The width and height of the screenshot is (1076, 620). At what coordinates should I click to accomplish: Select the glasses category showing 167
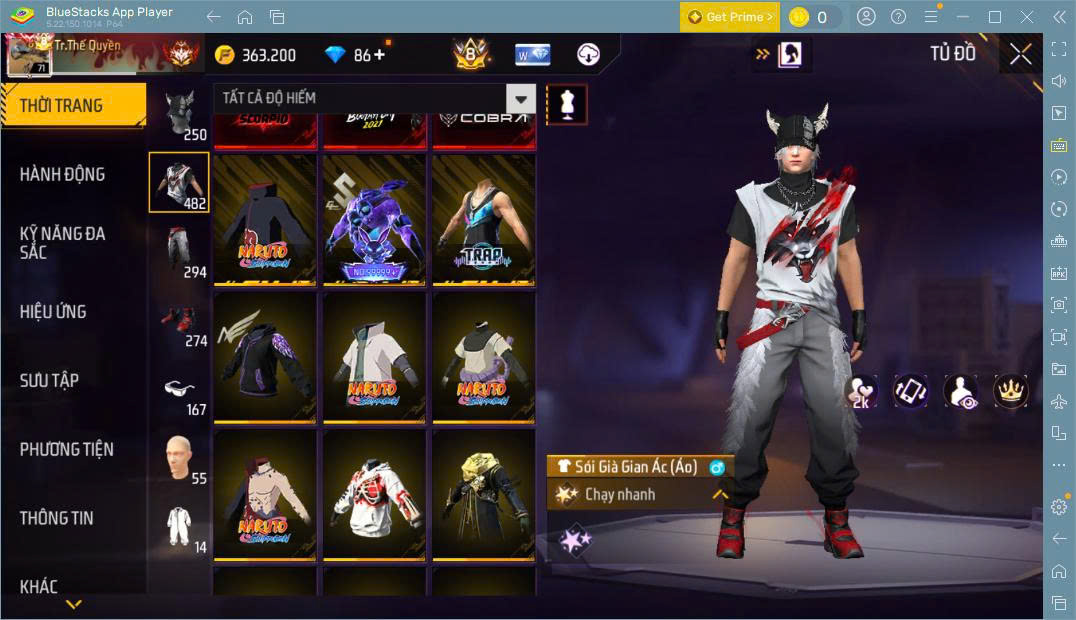point(180,392)
